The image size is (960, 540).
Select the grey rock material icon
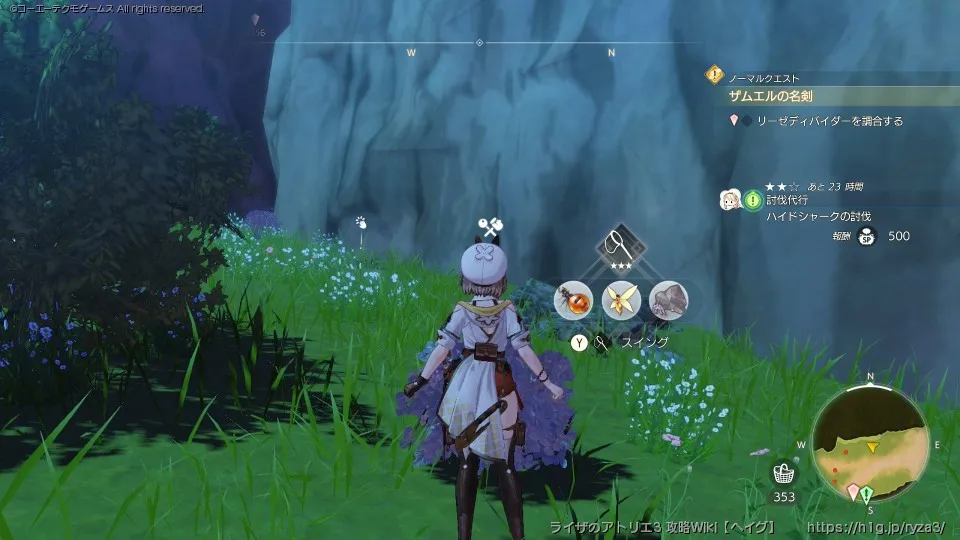point(668,298)
